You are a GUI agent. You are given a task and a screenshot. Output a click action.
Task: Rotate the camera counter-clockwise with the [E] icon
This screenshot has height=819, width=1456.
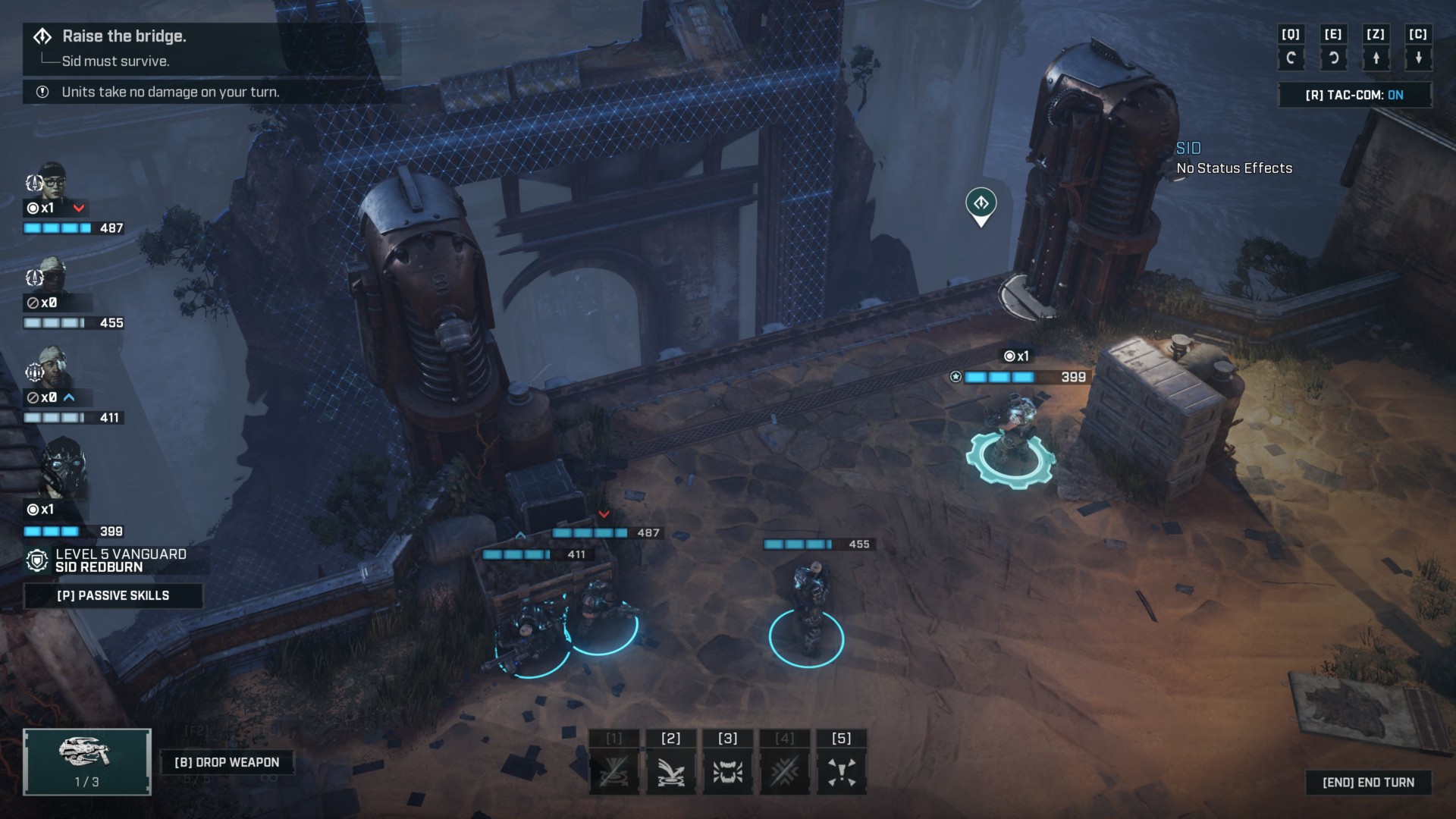1334,57
